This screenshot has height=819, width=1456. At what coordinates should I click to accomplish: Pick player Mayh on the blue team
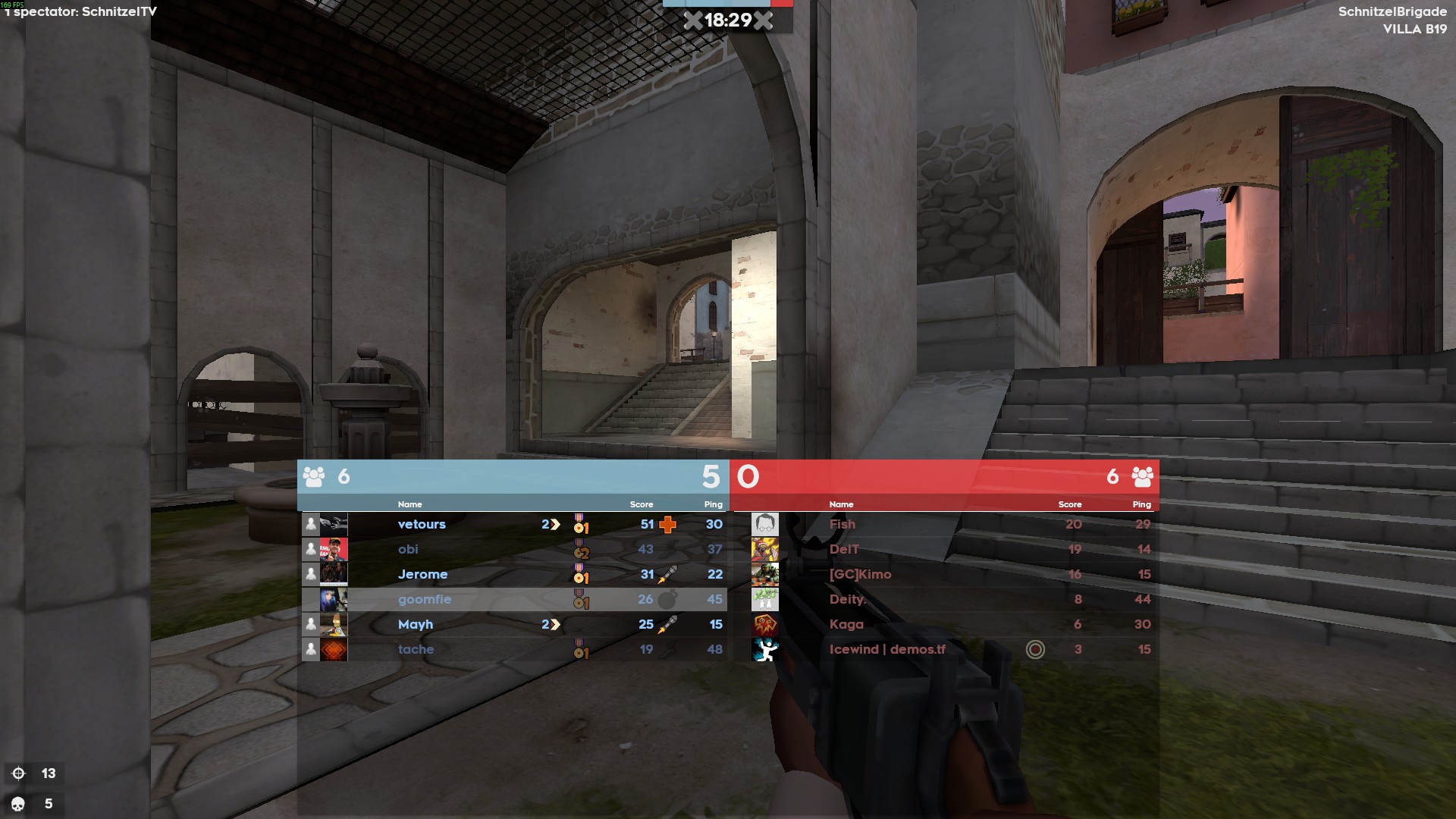[416, 624]
